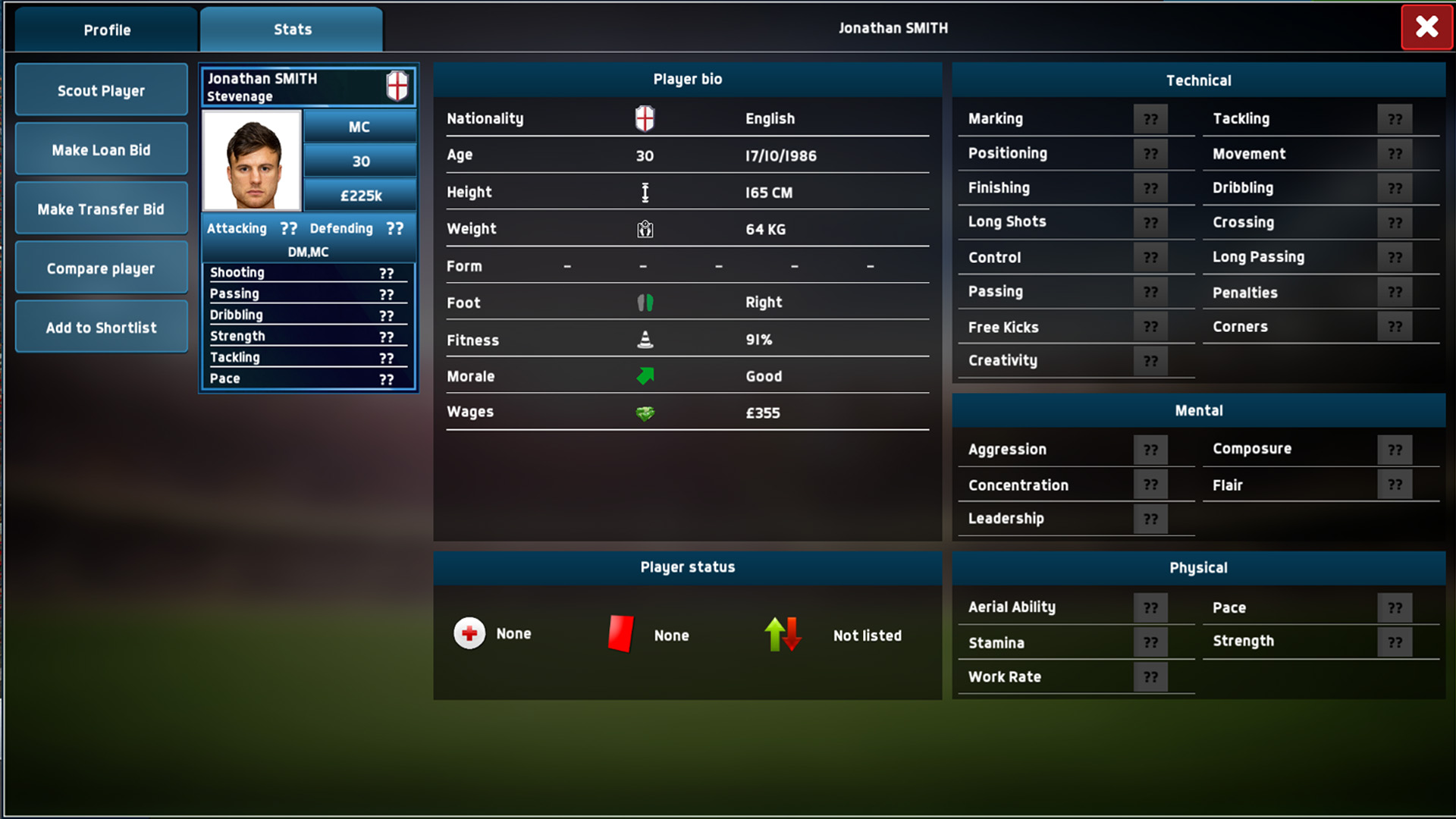Switch to the Profile tab
1456x819 pixels.
(105, 29)
